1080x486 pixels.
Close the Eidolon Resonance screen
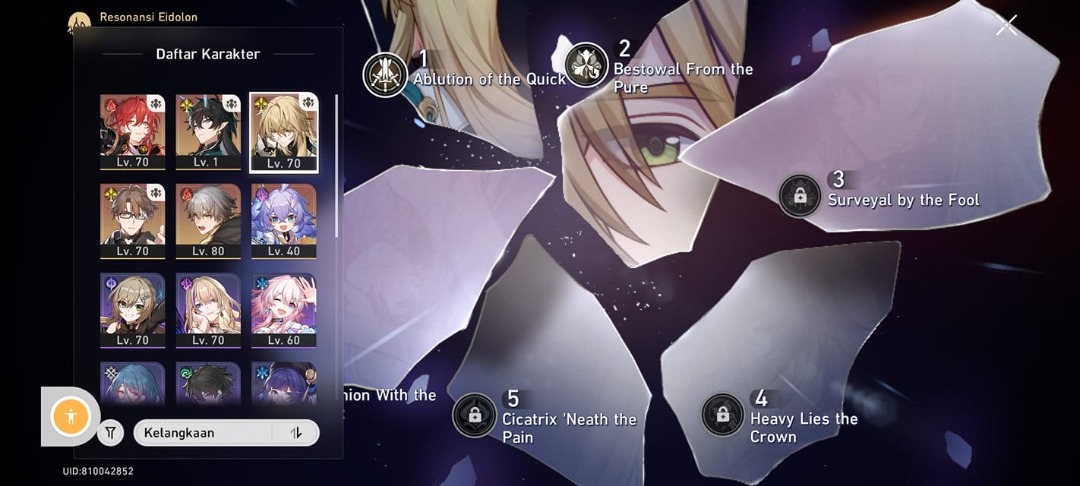[x=1006, y=25]
